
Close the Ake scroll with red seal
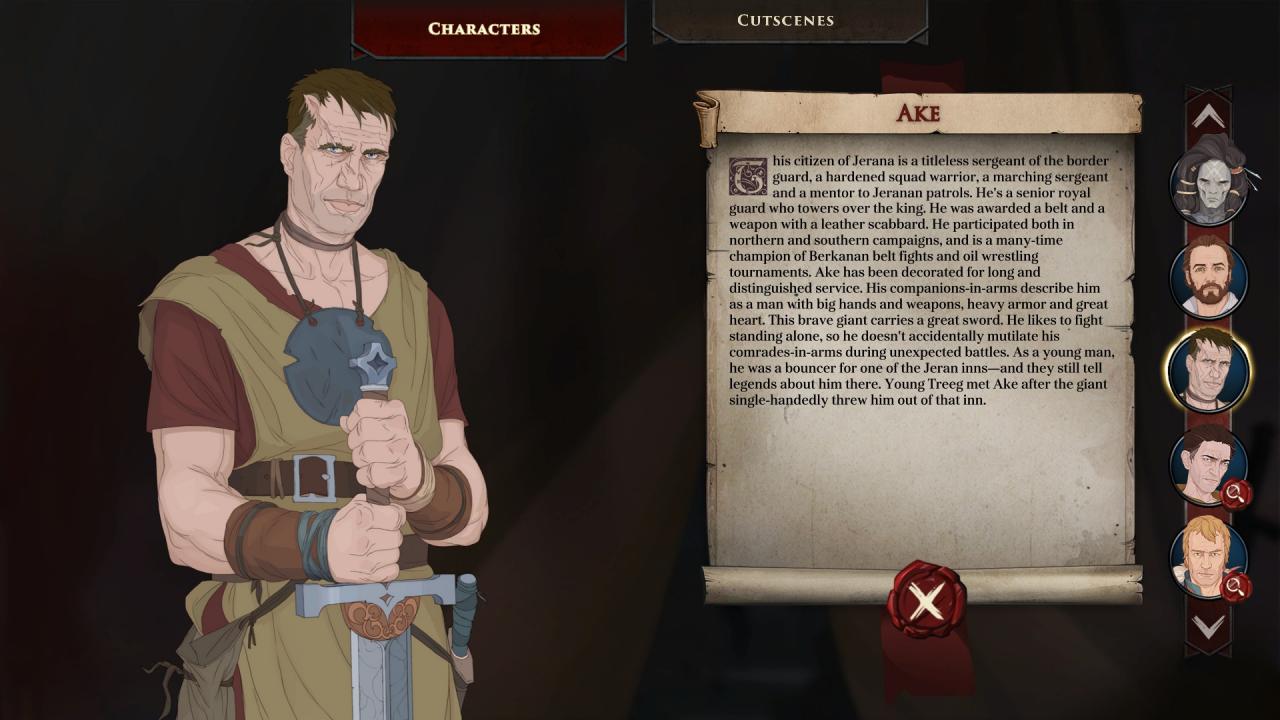pyautogui.click(x=927, y=601)
